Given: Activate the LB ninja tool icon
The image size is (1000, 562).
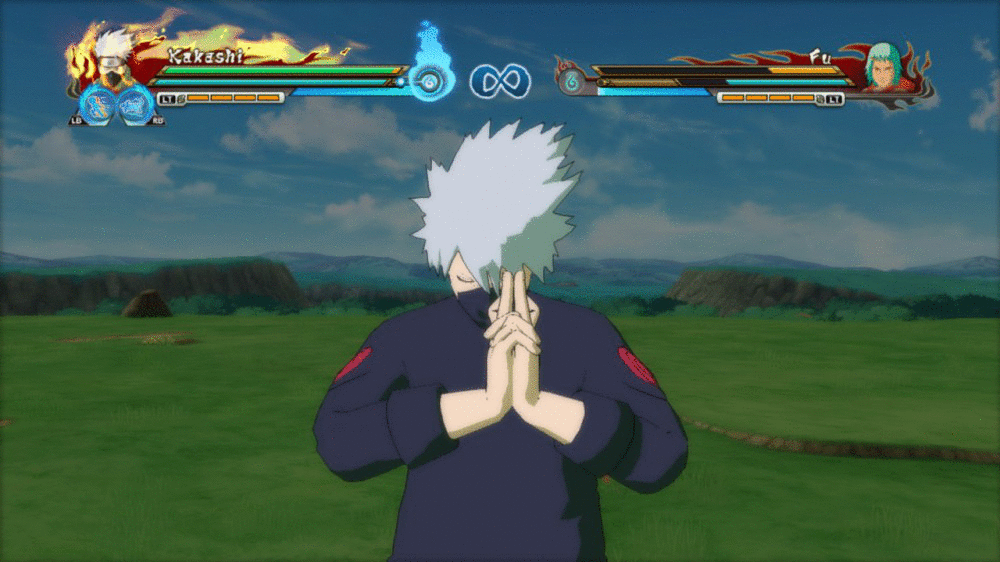Looking at the screenshot, I should tap(98, 104).
